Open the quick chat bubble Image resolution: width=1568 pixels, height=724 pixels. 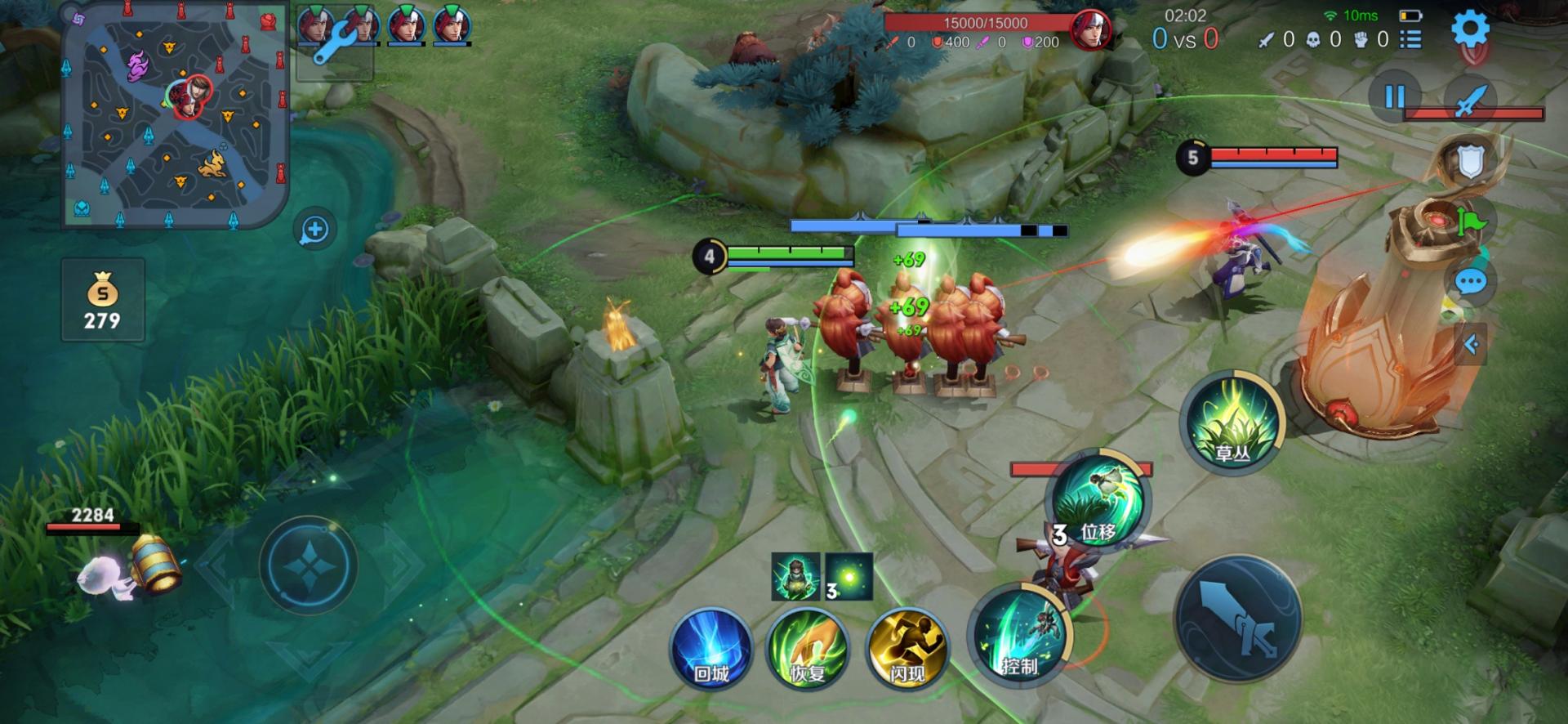[1470, 283]
